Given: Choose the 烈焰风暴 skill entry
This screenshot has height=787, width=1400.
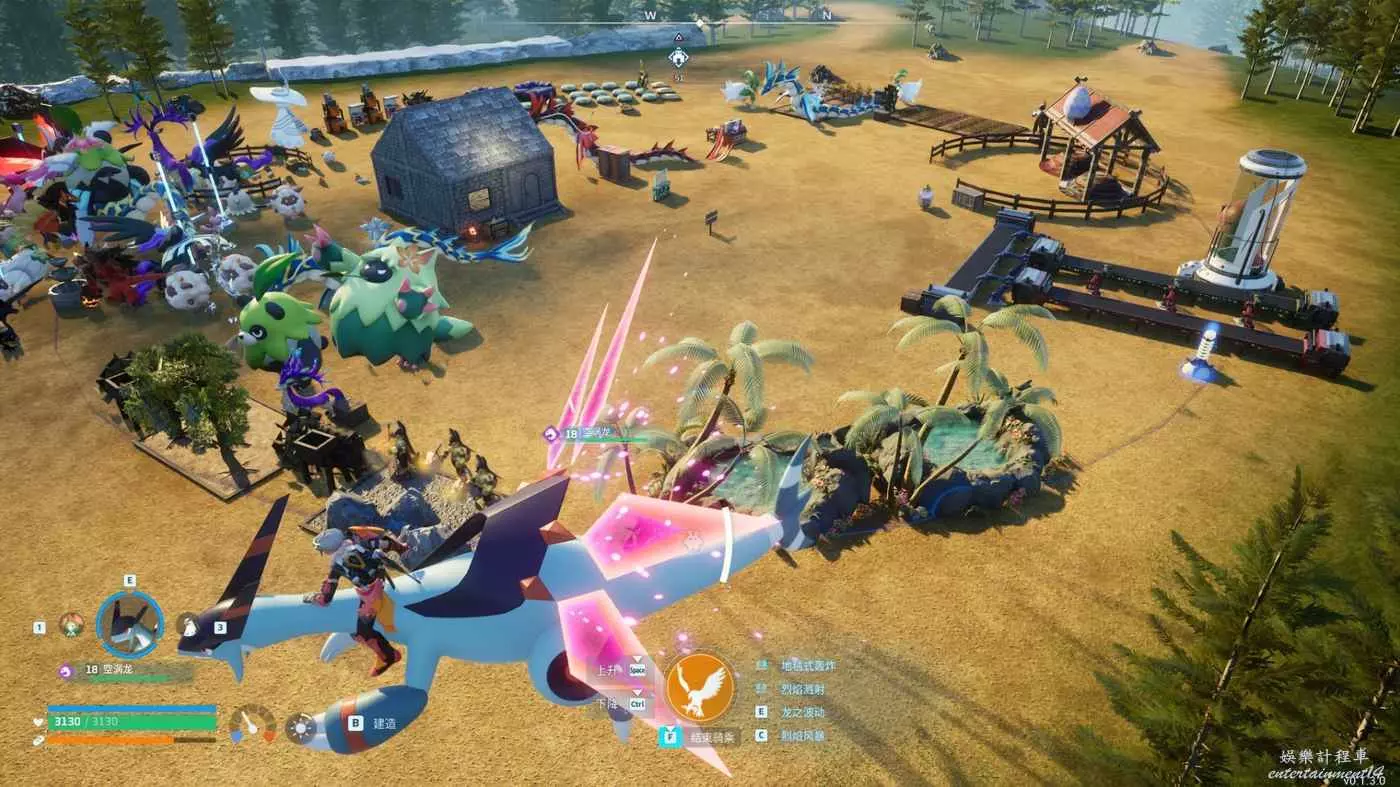Looking at the screenshot, I should pos(803,735).
